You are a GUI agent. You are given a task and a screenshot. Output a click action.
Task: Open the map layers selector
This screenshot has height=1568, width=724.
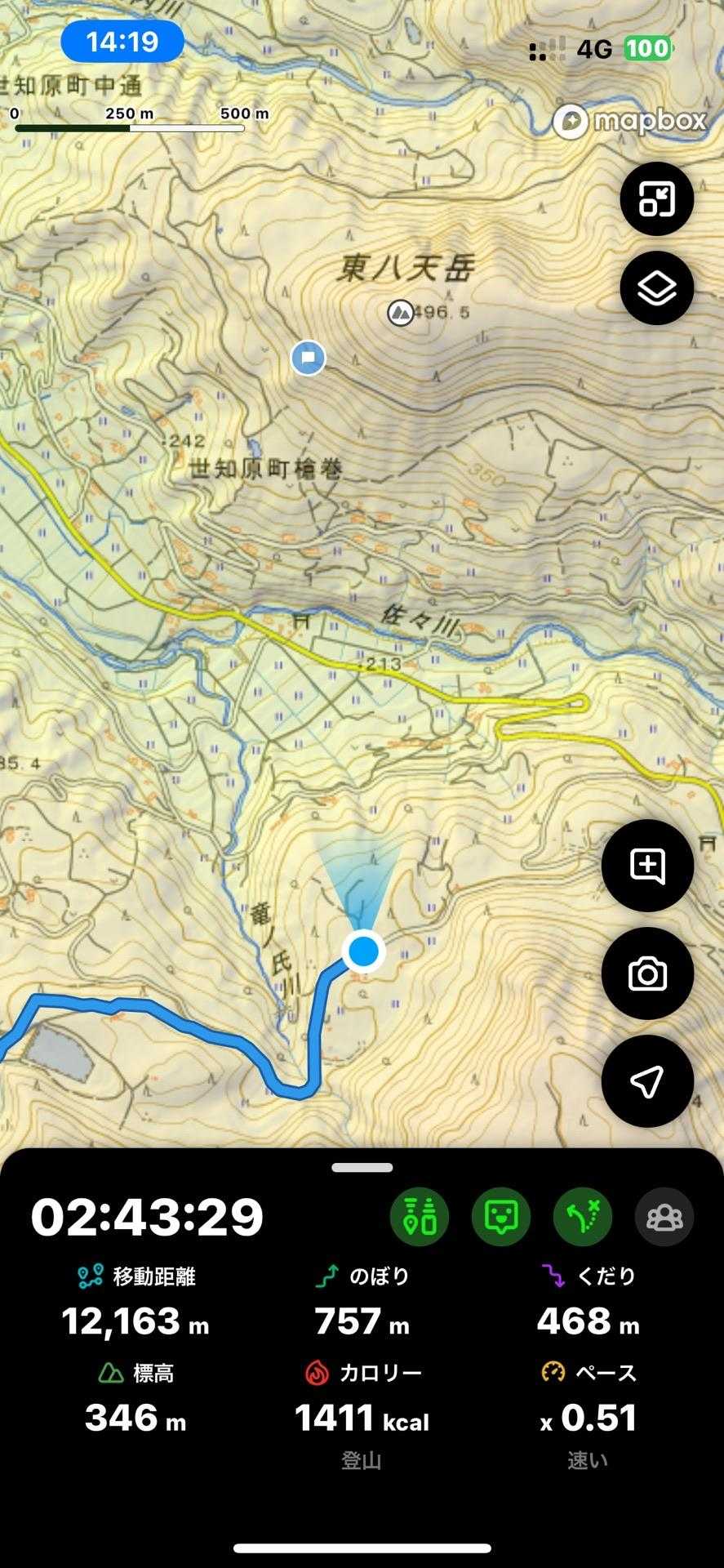pos(656,288)
